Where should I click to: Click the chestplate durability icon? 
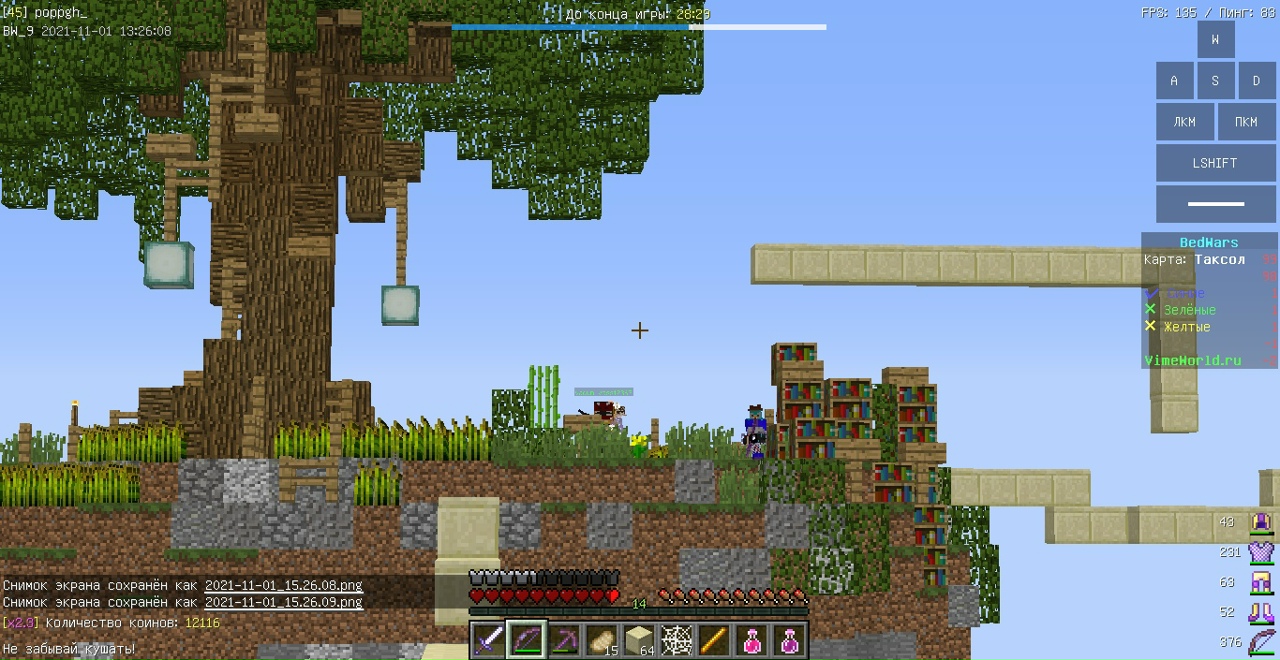(1261, 551)
